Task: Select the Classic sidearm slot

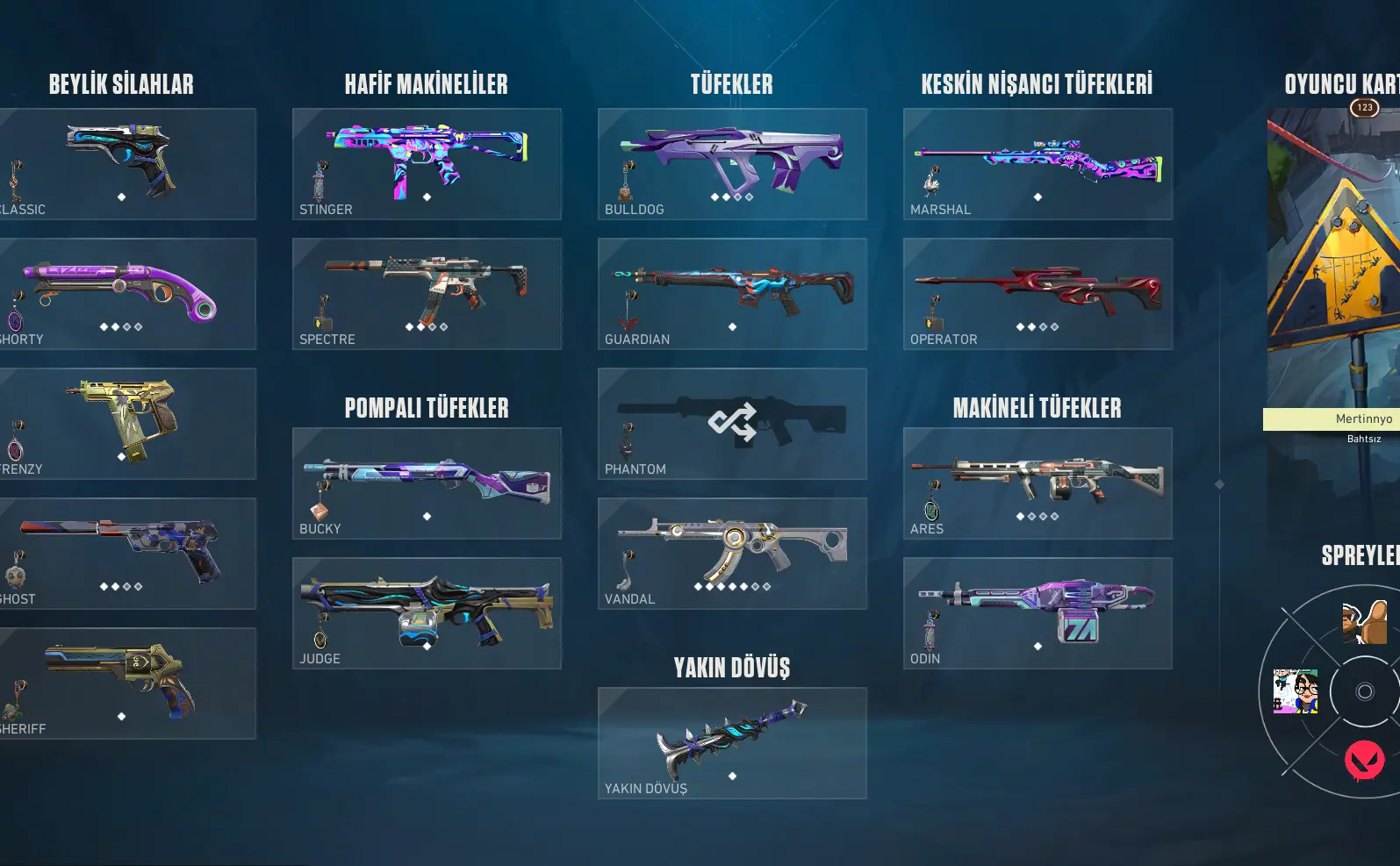Action: 123,164
